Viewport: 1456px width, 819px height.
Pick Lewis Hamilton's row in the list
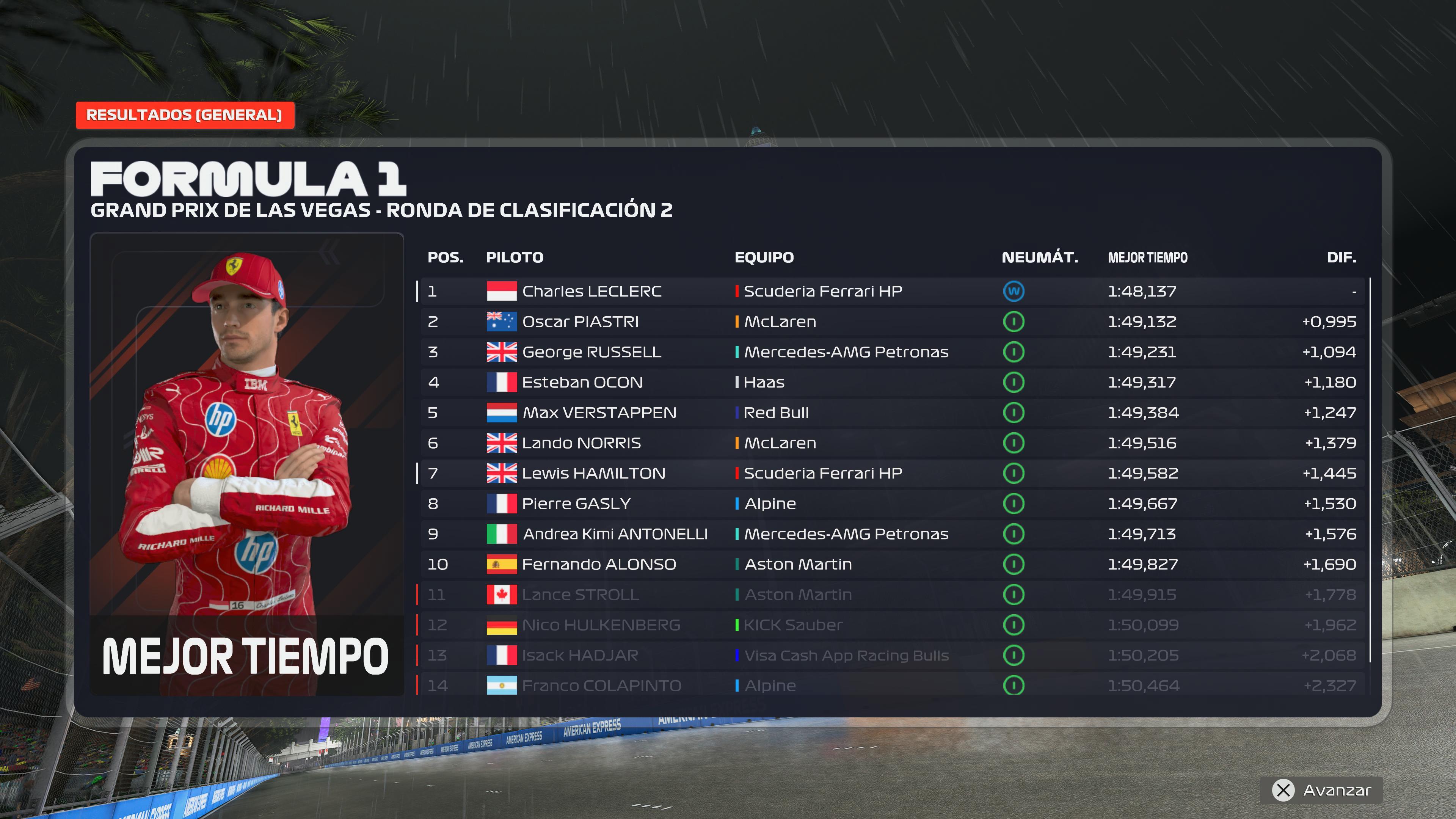[891, 473]
